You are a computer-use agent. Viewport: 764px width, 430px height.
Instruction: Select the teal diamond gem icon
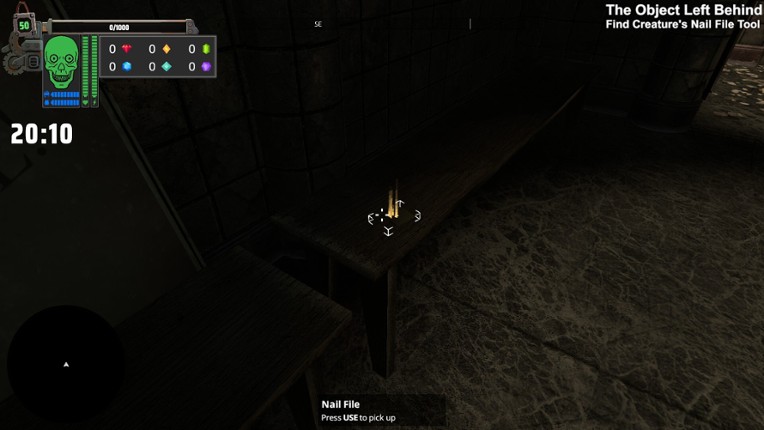166,67
